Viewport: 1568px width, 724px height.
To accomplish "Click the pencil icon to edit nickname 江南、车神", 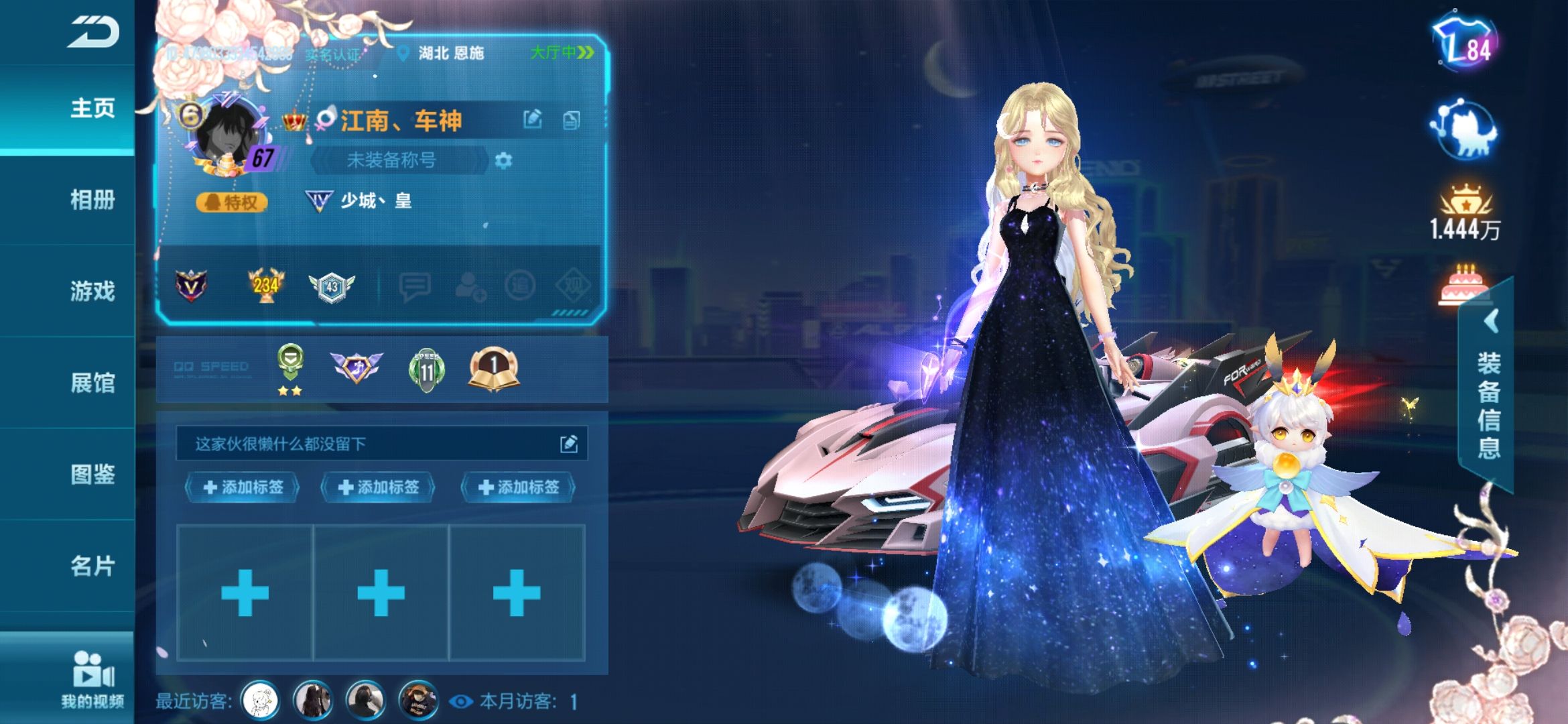I will pyautogui.click(x=534, y=119).
